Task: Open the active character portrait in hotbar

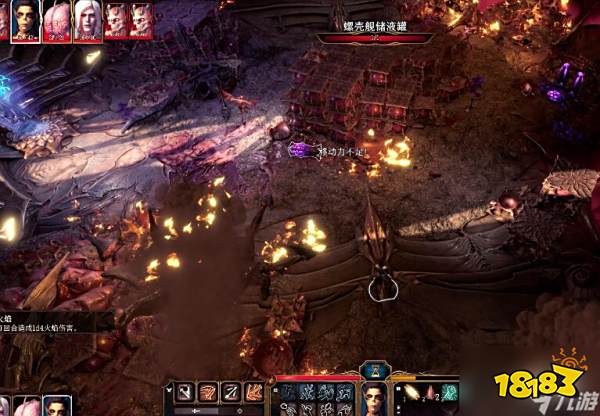Action: (x=375, y=397)
